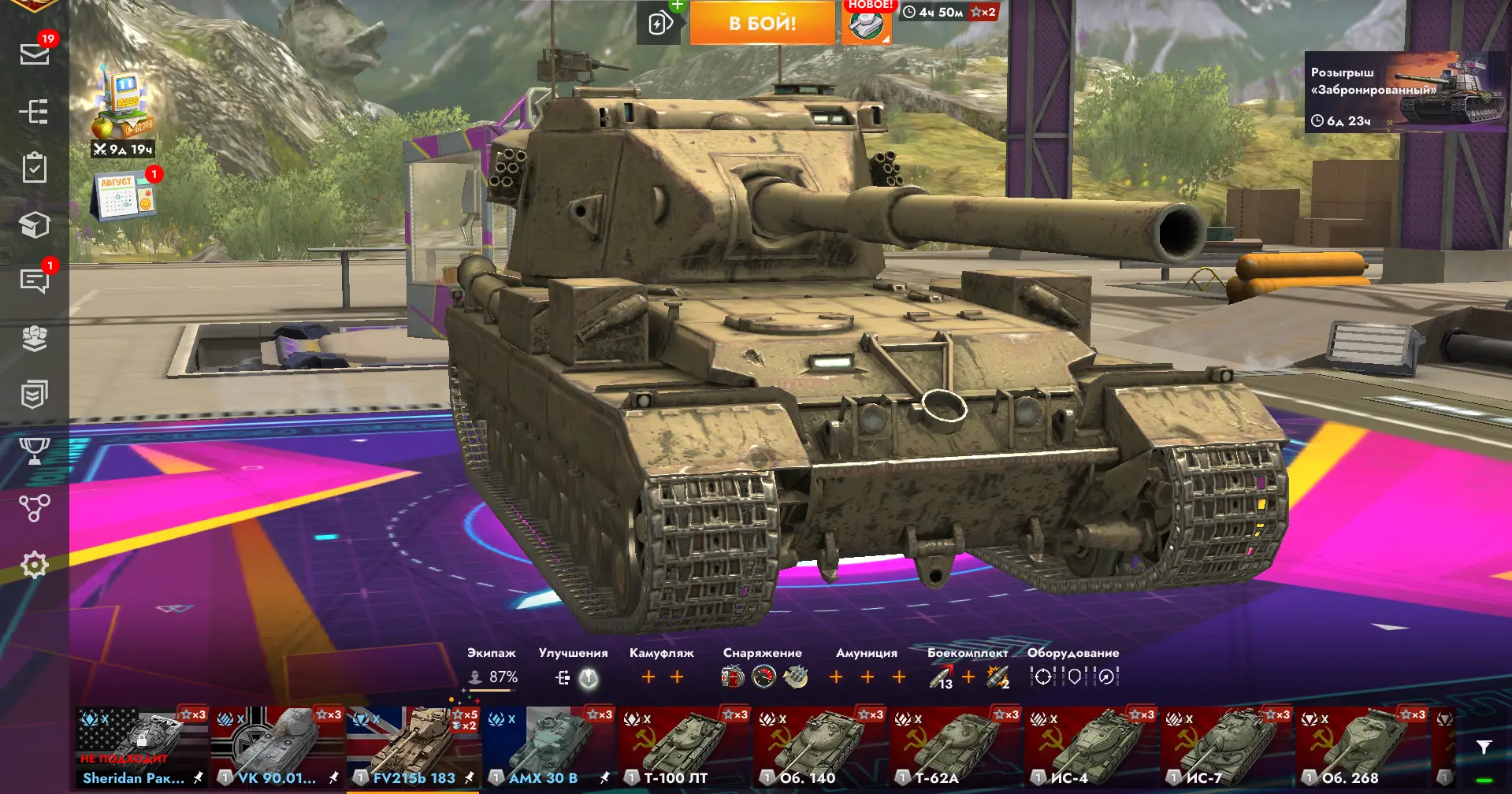Open the settings gear icon
Viewport: 1512px width, 794px height.
tap(35, 565)
